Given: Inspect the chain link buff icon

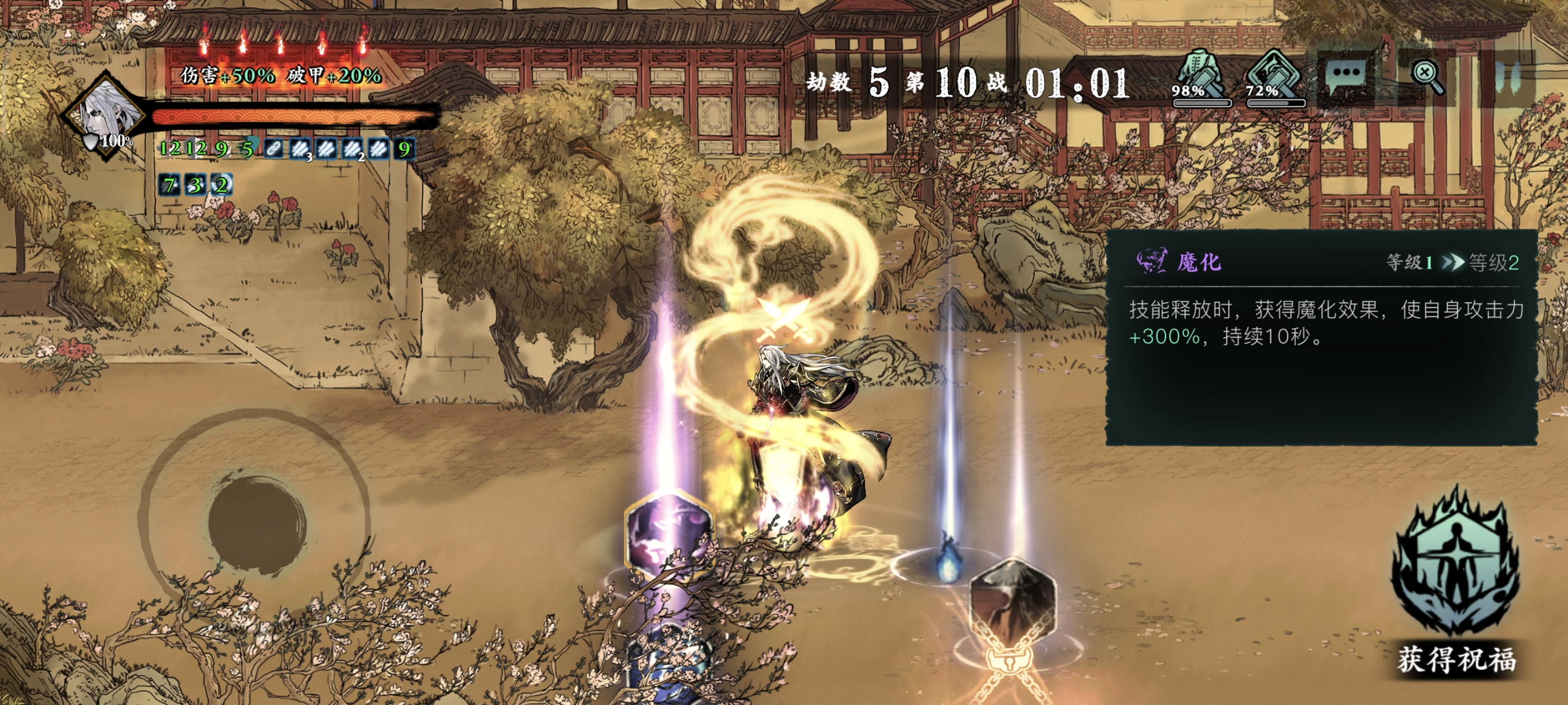Looking at the screenshot, I should click(273, 149).
